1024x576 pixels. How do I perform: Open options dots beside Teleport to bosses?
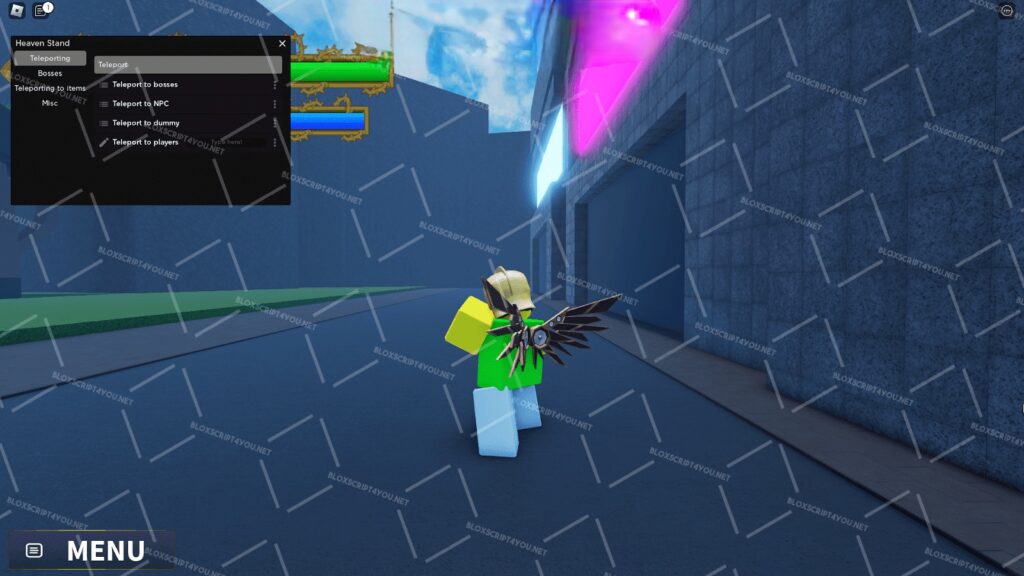tap(275, 85)
